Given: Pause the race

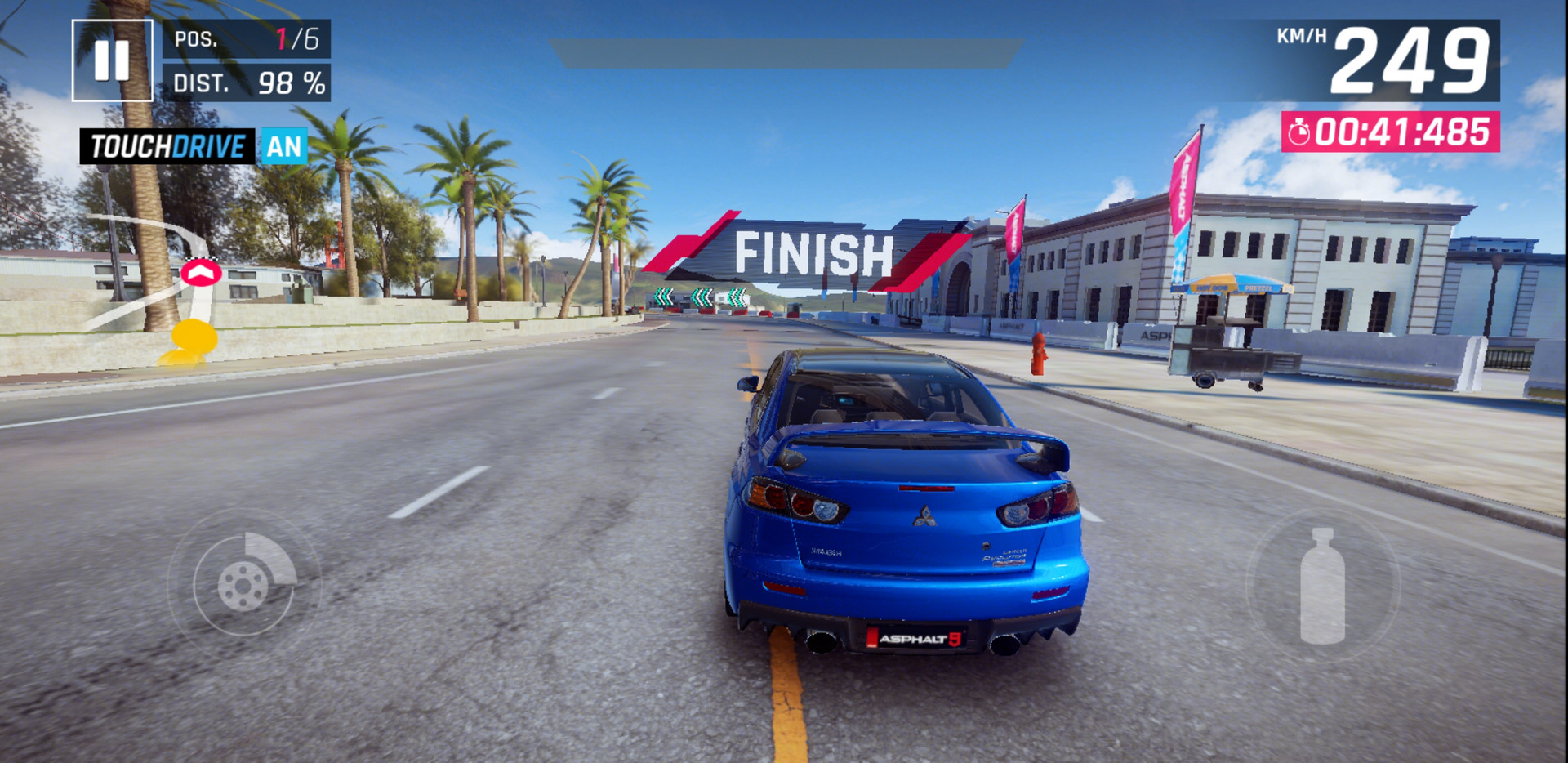Looking at the screenshot, I should click(112, 60).
